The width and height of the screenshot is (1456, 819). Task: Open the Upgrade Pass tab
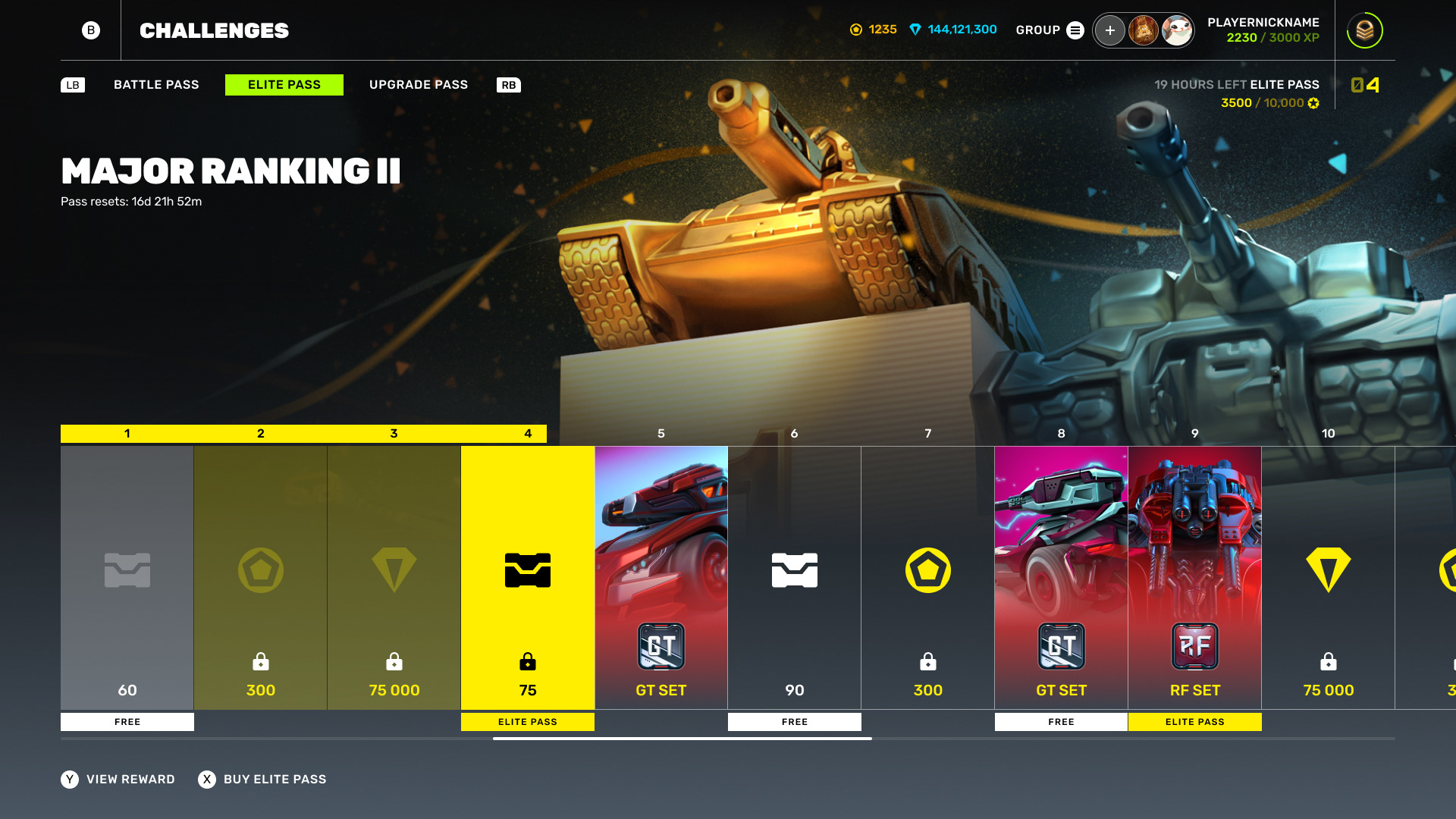[x=419, y=85]
